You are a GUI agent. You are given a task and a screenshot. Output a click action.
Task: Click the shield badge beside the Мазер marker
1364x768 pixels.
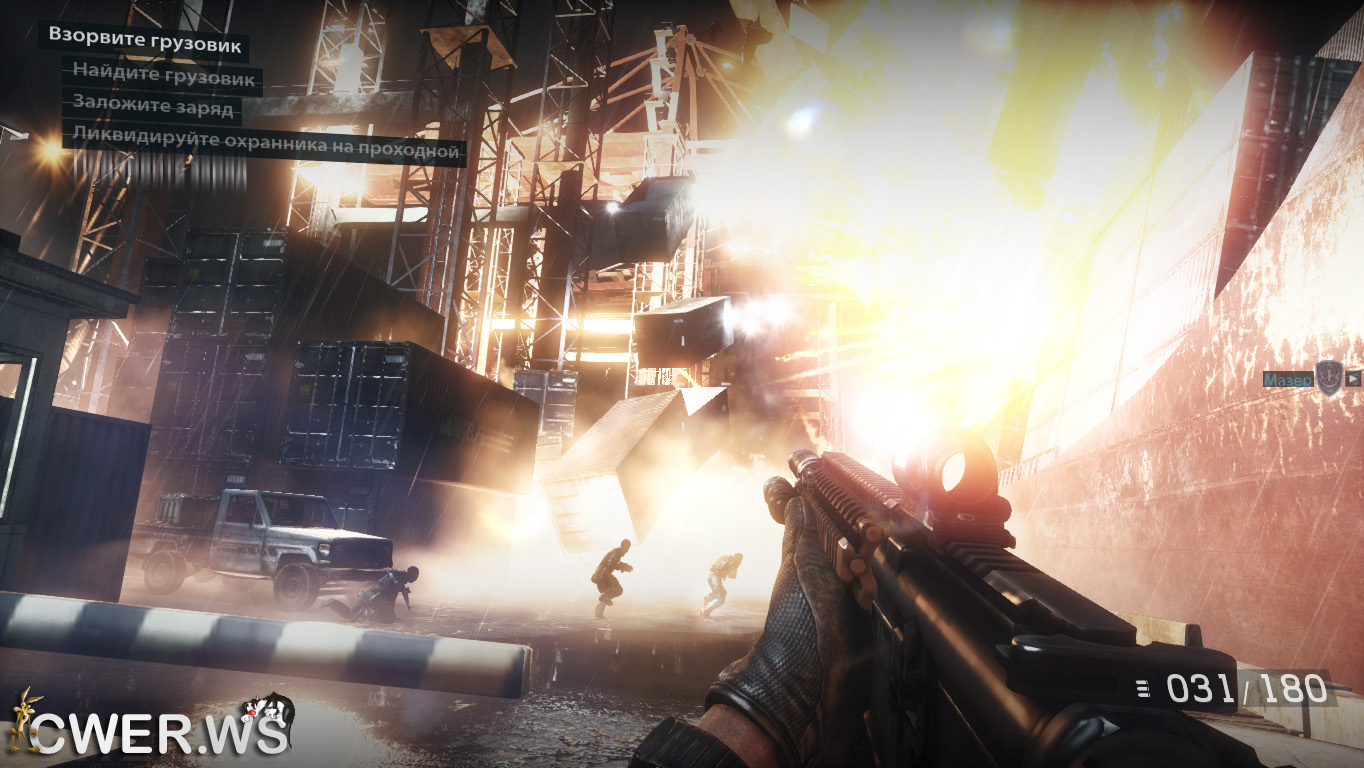(x=1328, y=378)
